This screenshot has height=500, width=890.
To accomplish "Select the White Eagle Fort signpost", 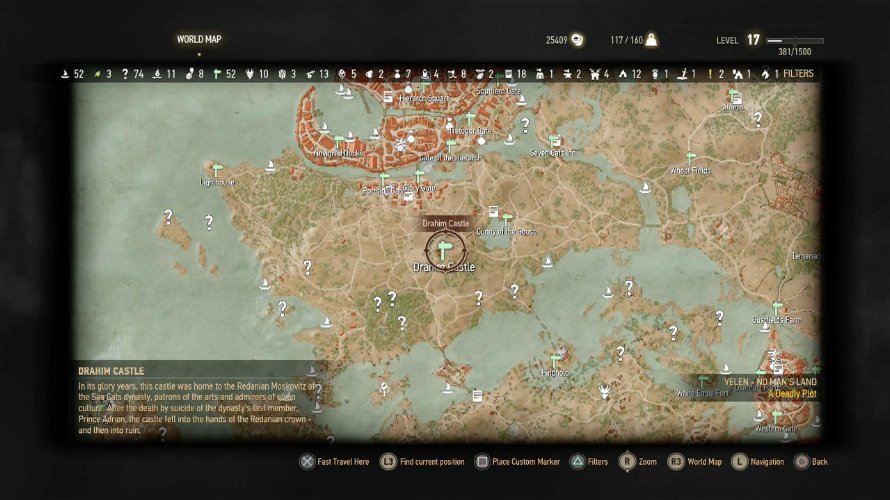I will point(703,381).
